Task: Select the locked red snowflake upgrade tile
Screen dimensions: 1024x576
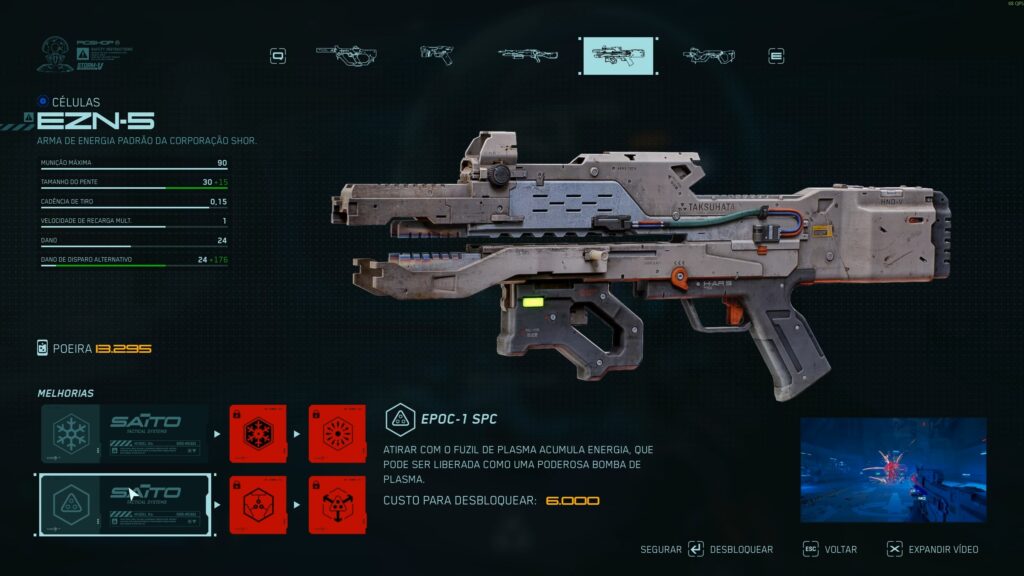Action: tap(258, 434)
